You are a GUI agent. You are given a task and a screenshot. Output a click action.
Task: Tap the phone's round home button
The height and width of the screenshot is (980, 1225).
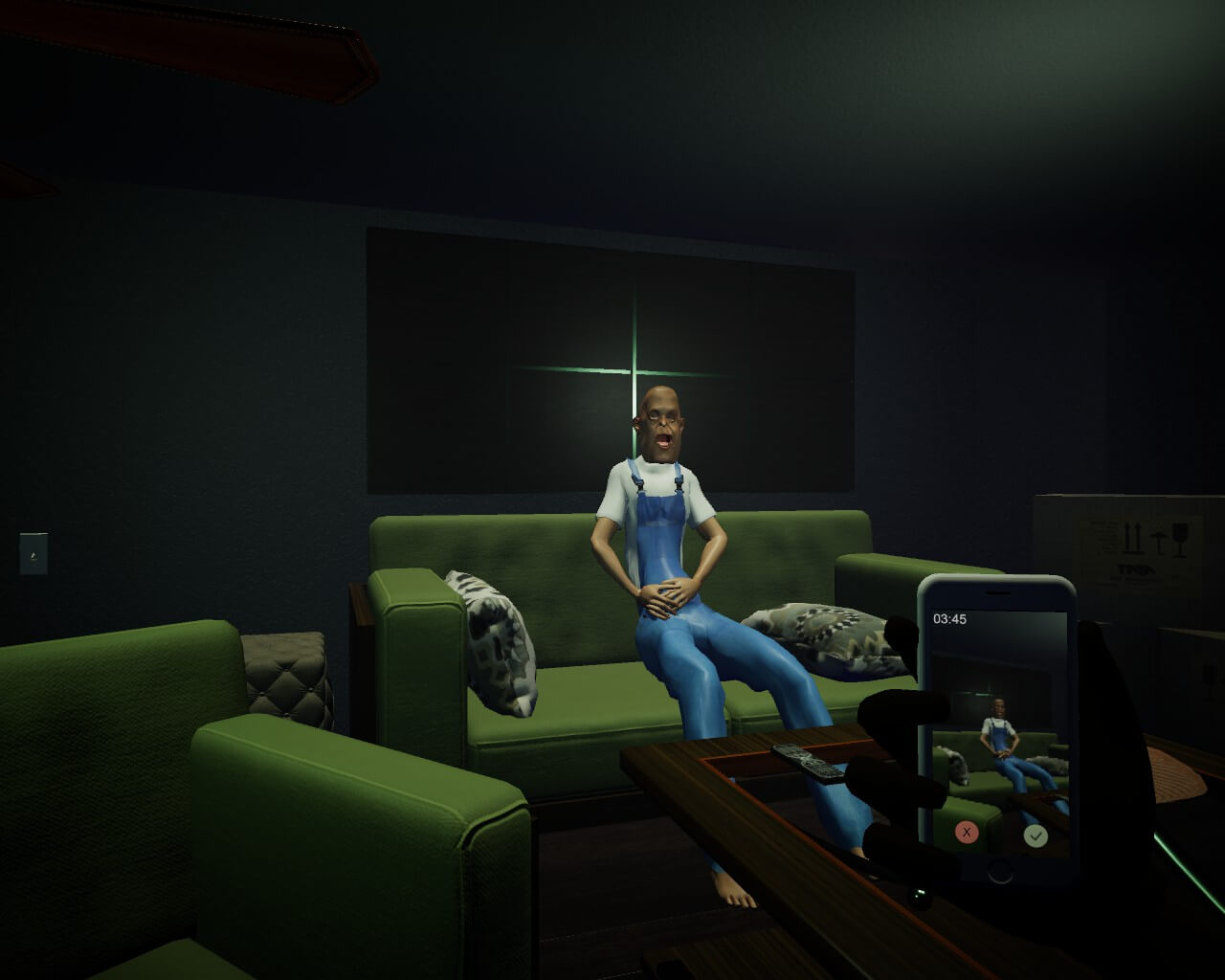click(1000, 871)
